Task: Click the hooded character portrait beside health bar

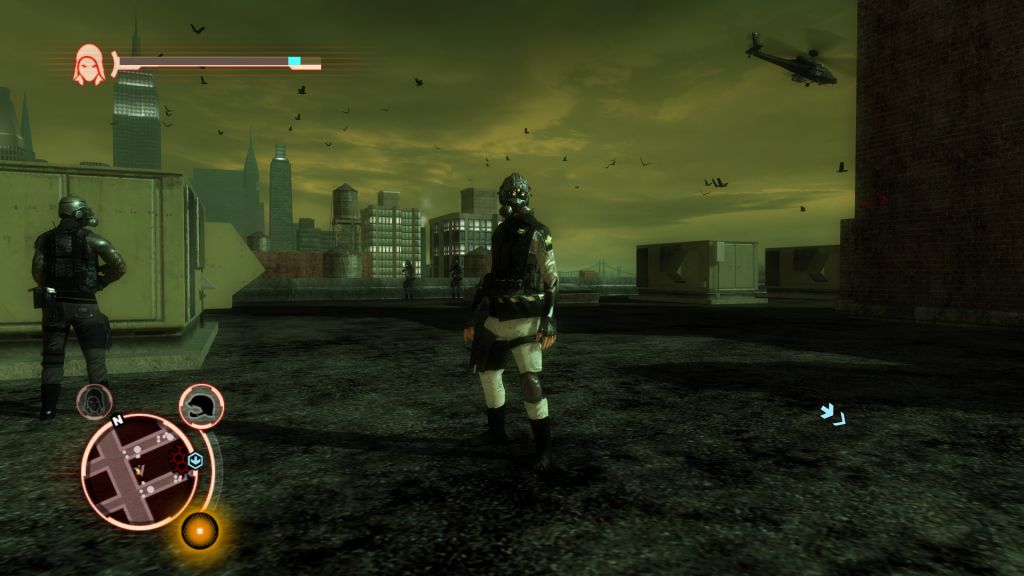Action: coord(89,64)
